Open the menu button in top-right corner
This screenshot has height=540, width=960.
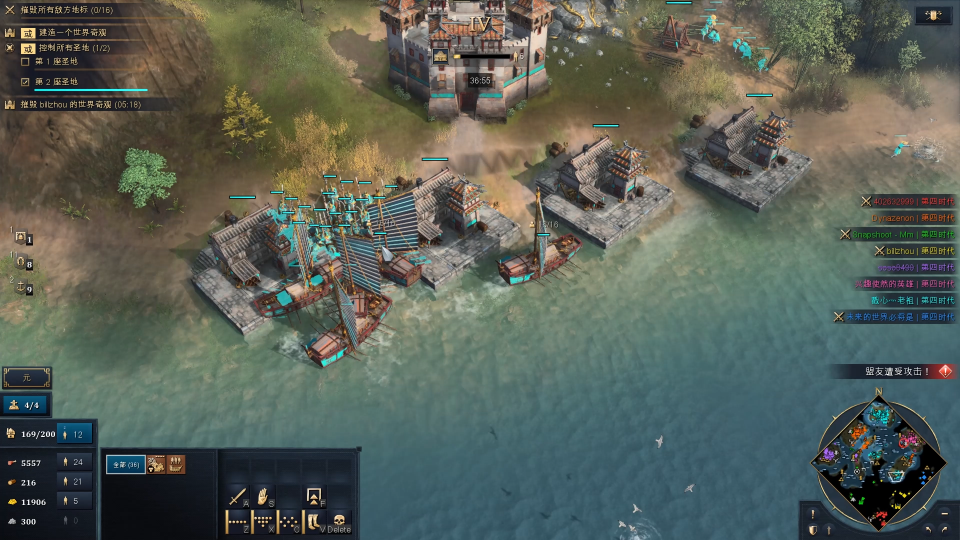click(933, 16)
